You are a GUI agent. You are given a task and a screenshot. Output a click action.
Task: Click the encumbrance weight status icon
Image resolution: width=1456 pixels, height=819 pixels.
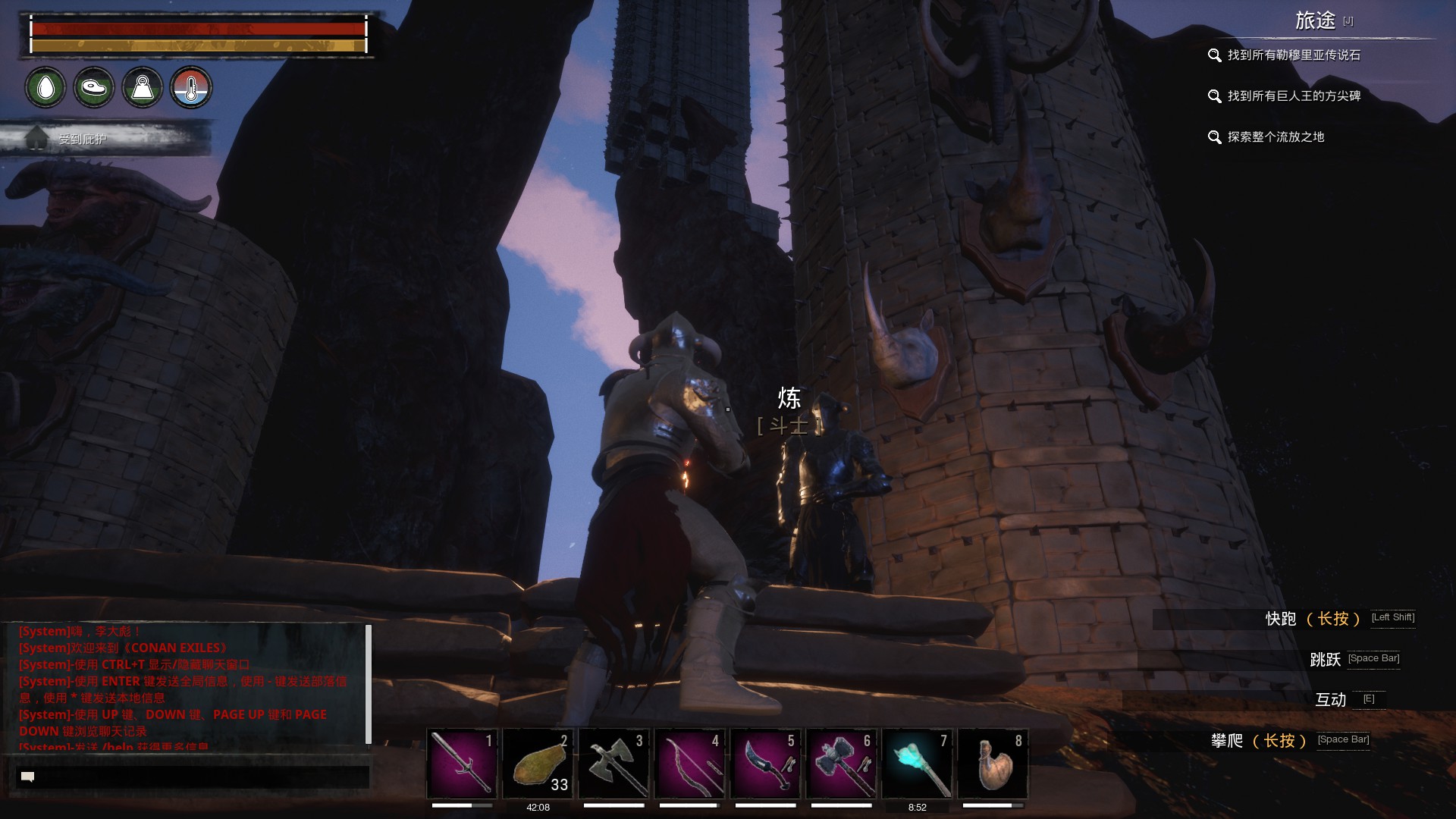tap(143, 88)
